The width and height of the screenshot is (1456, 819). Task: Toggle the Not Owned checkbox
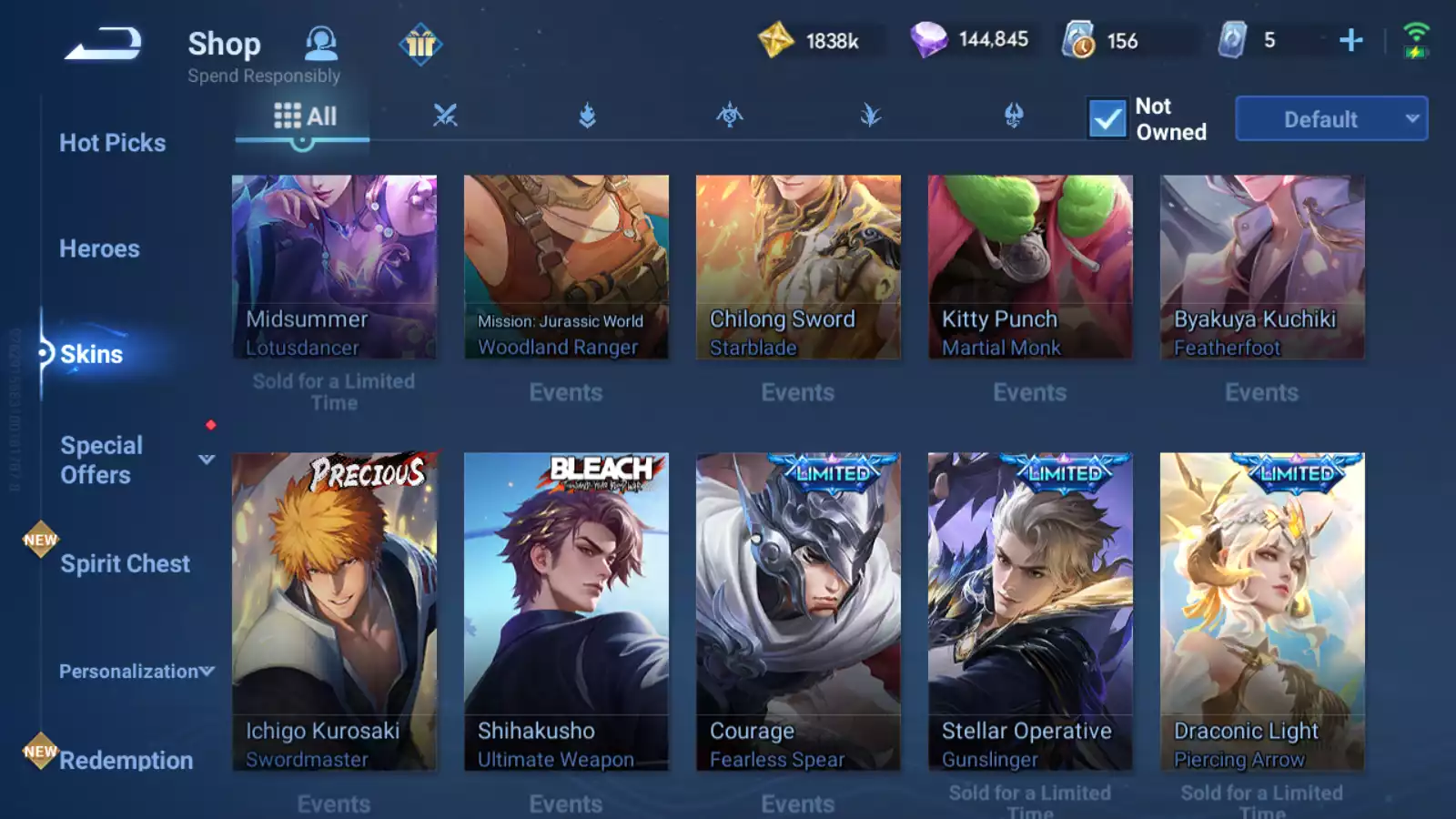pos(1107,119)
